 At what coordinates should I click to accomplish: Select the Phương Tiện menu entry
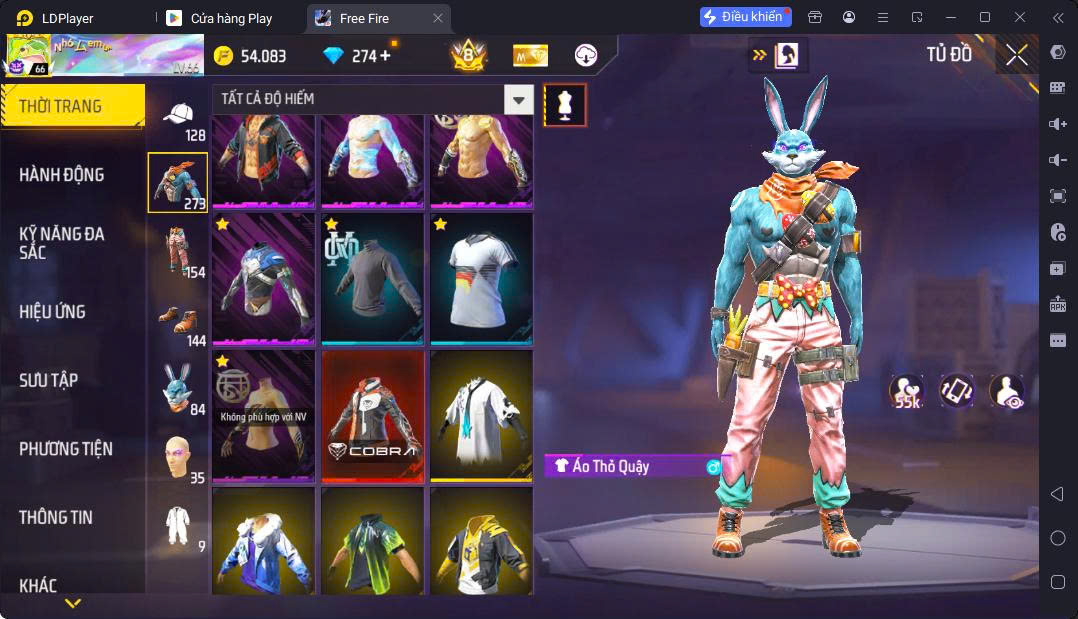[x=66, y=449]
